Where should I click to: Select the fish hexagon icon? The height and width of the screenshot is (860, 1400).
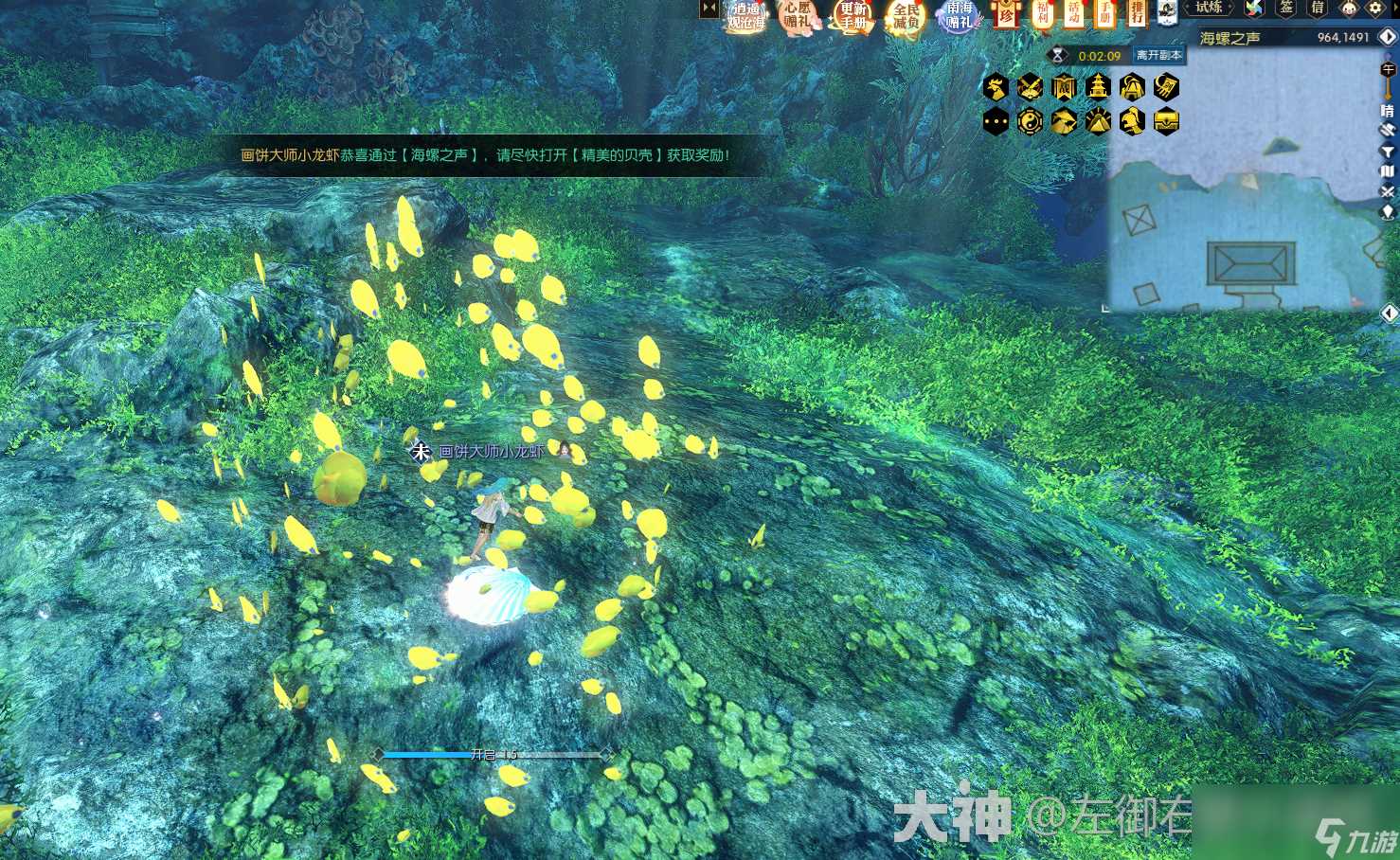point(1066,121)
